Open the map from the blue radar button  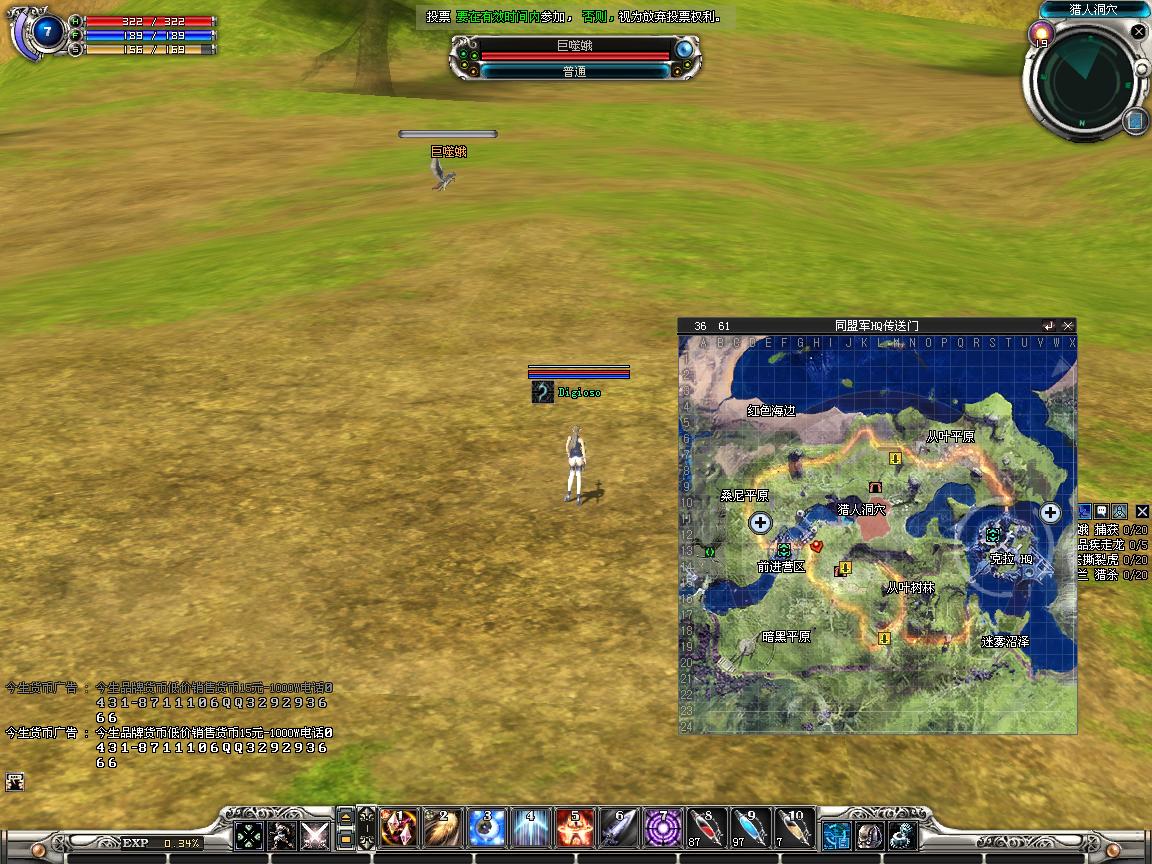1136,121
